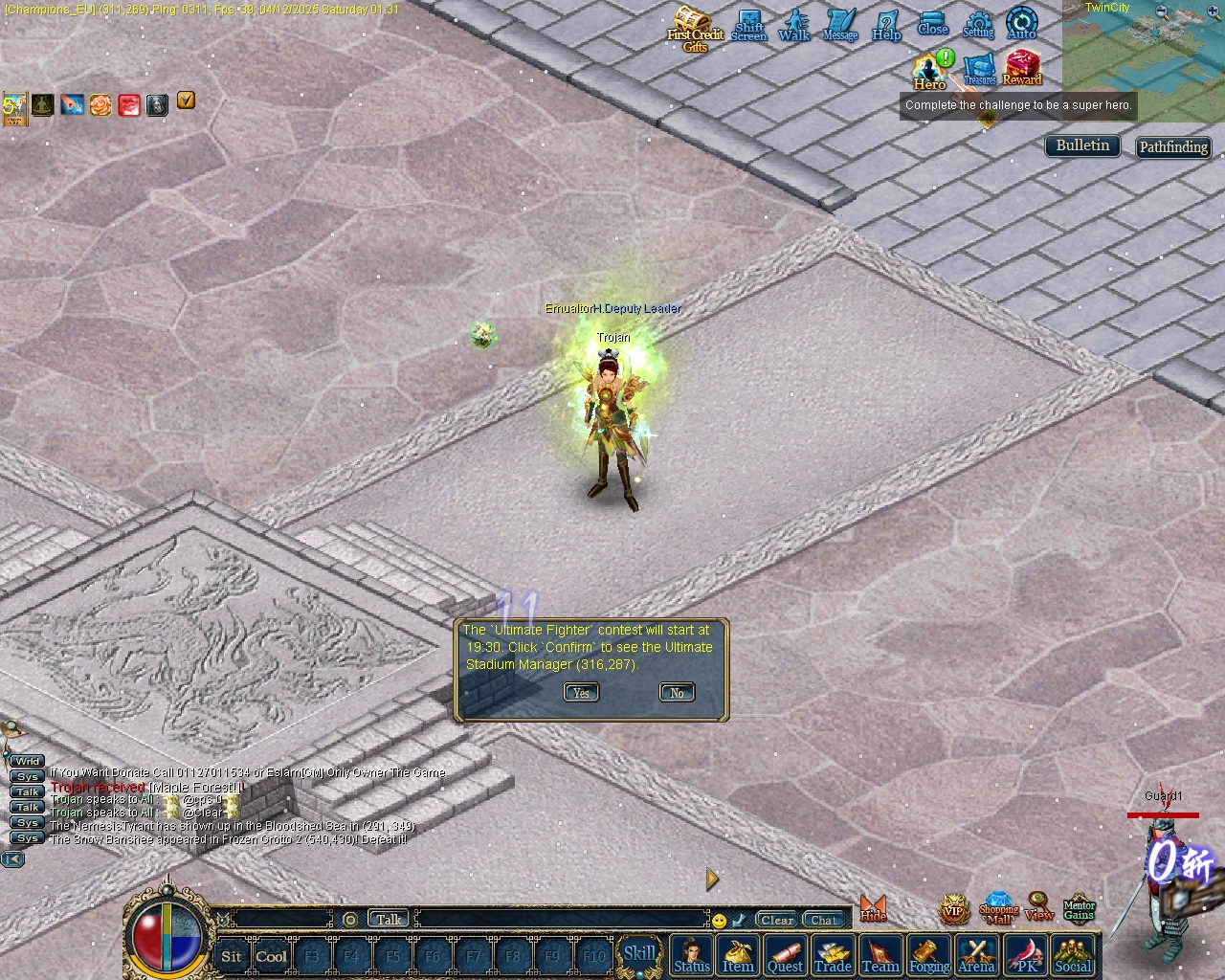Open the Bulletin board
The height and width of the screenshot is (980, 1225).
pos(1081,145)
